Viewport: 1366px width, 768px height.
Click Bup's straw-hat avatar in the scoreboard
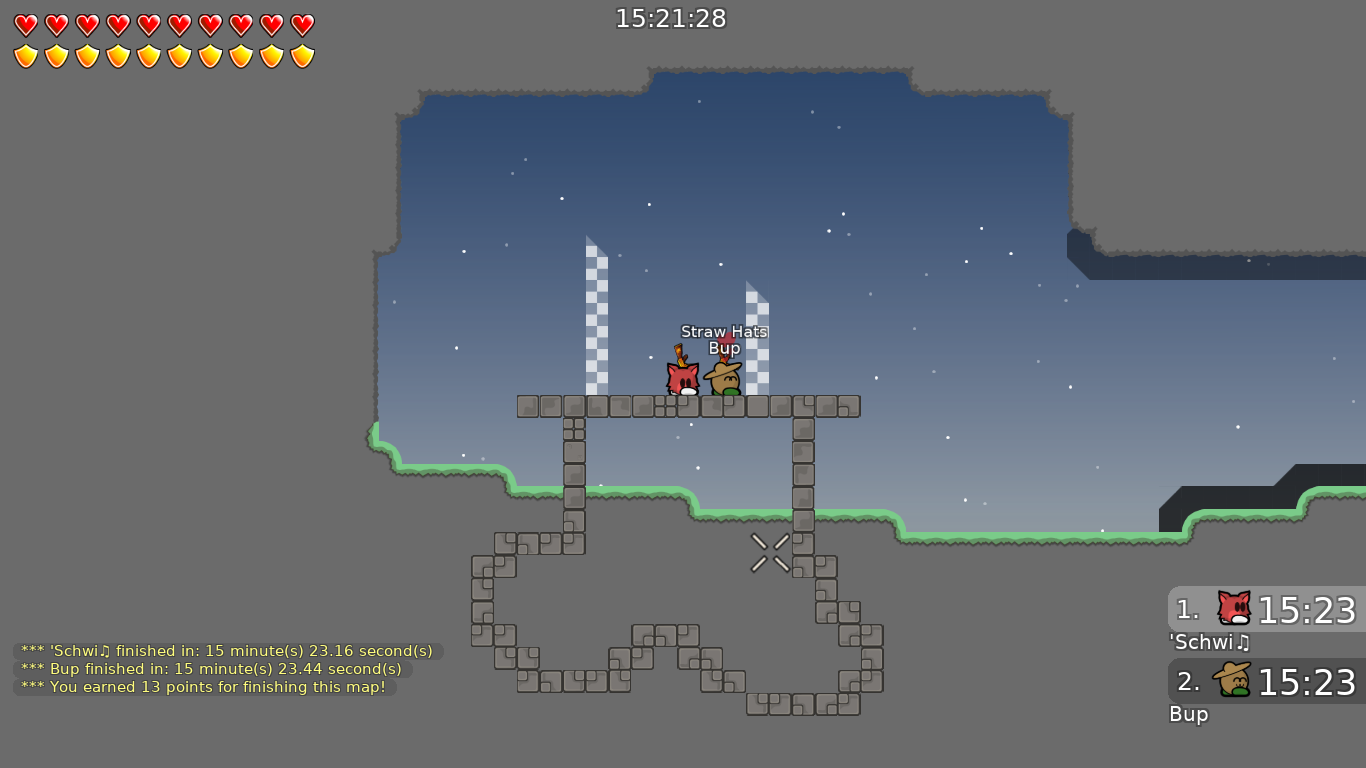tap(1232, 679)
